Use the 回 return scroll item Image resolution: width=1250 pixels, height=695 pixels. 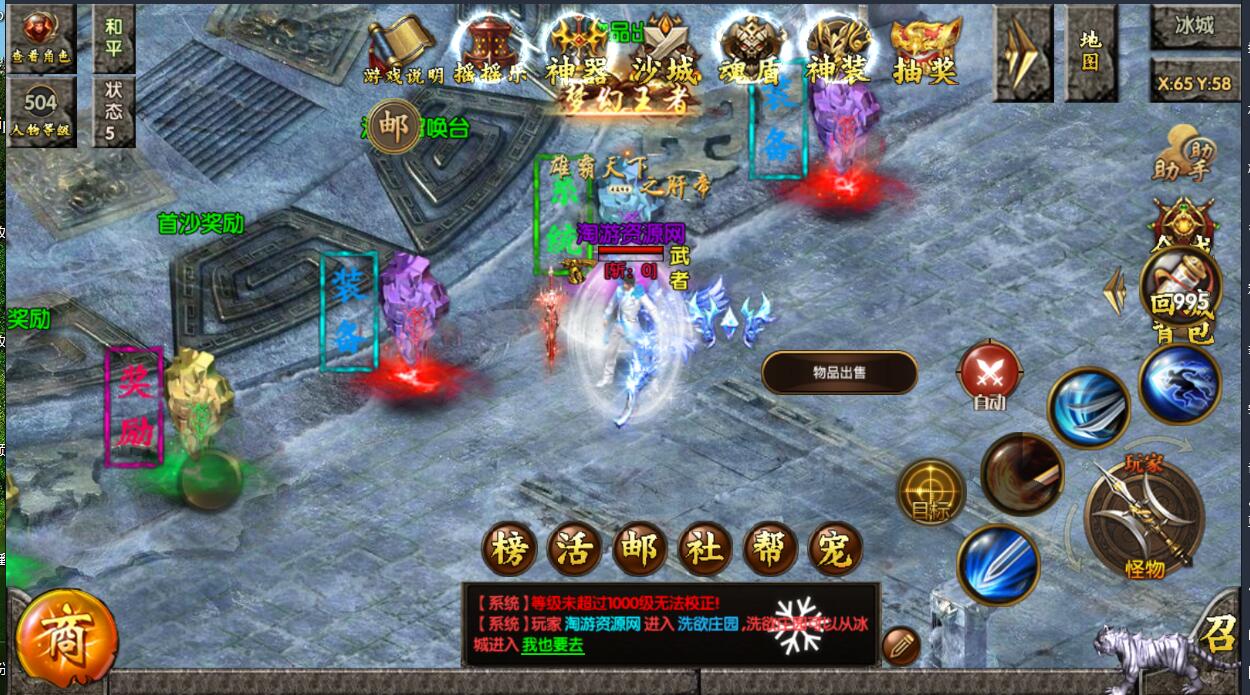pyautogui.click(x=1180, y=284)
